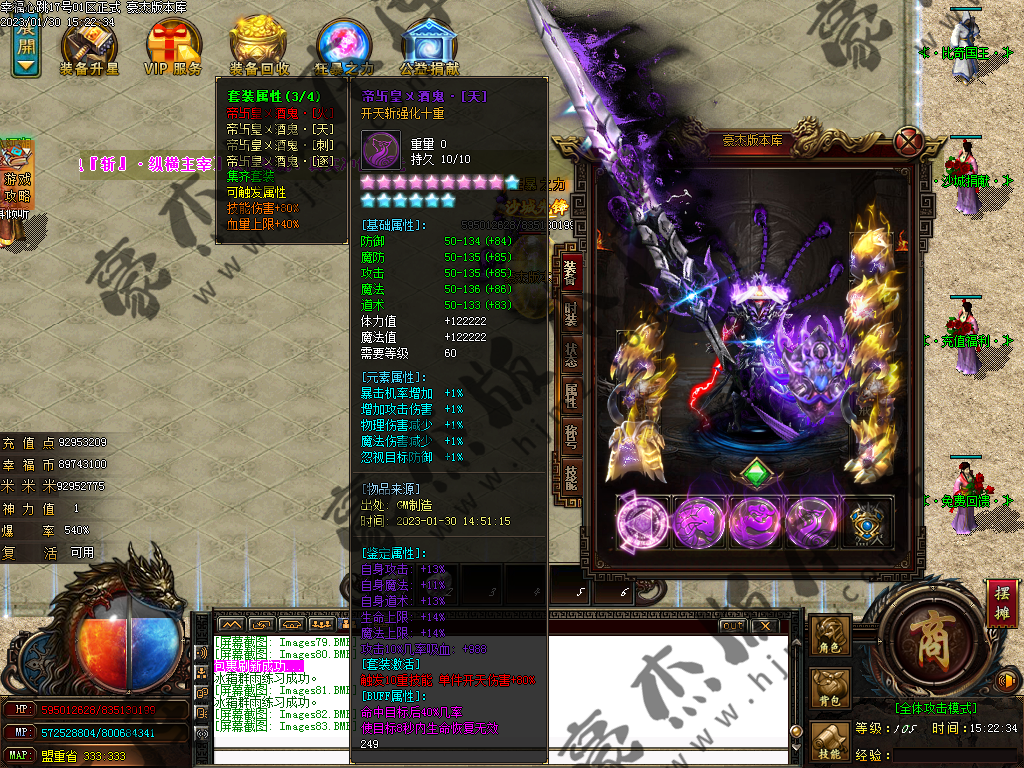The width and height of the screenshot is (1024, 768).
Task: Open the 公益捐献 donation icon
Action: [429, 47]
